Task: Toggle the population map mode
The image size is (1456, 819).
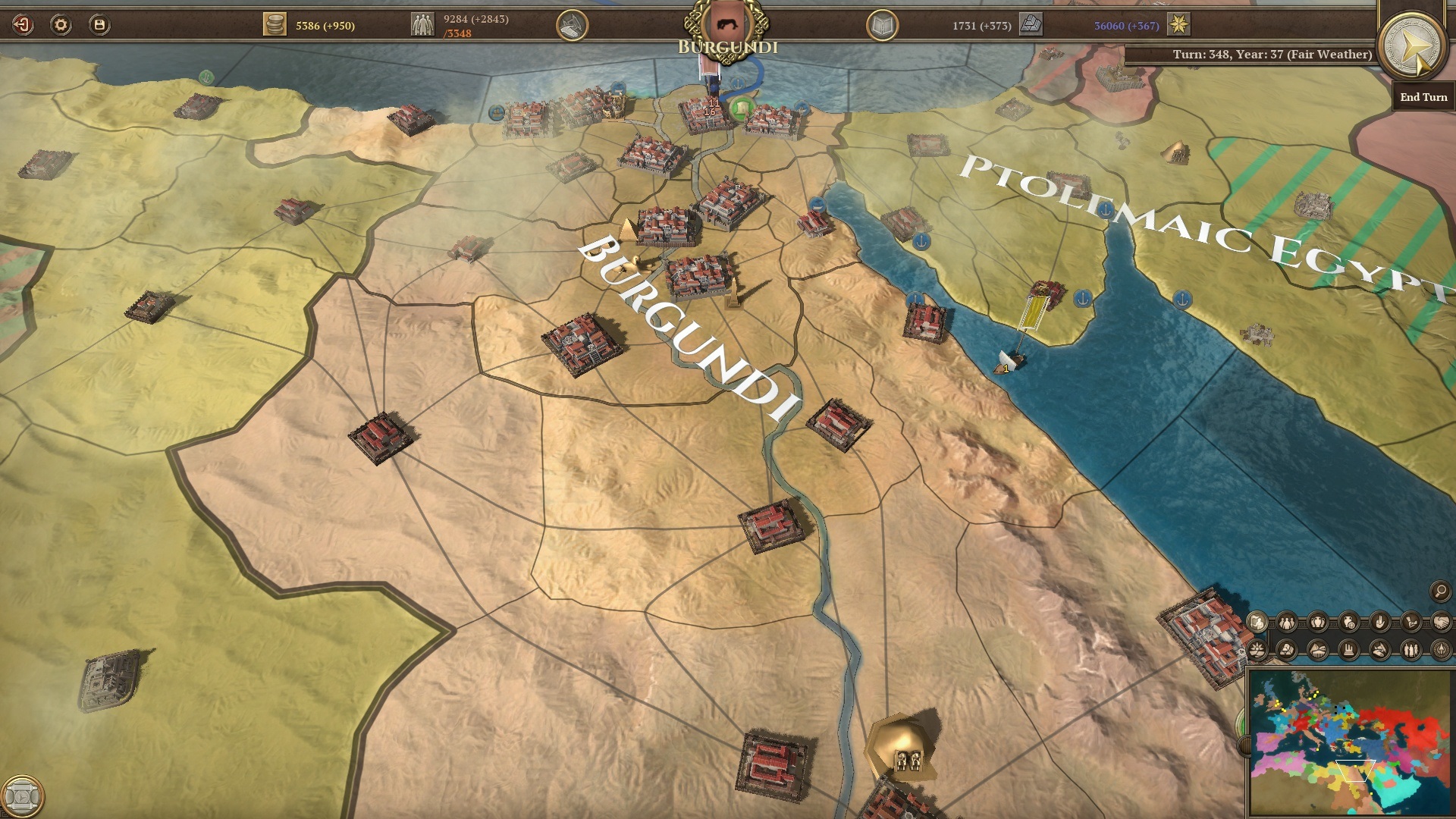Action: [x=1287, y=622]
